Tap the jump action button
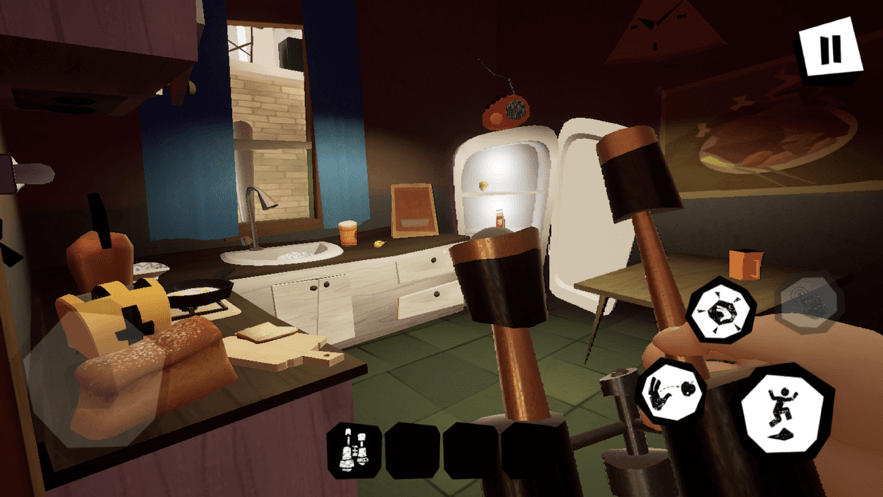The height and width of the screenshot is (497, 883). 787,411
